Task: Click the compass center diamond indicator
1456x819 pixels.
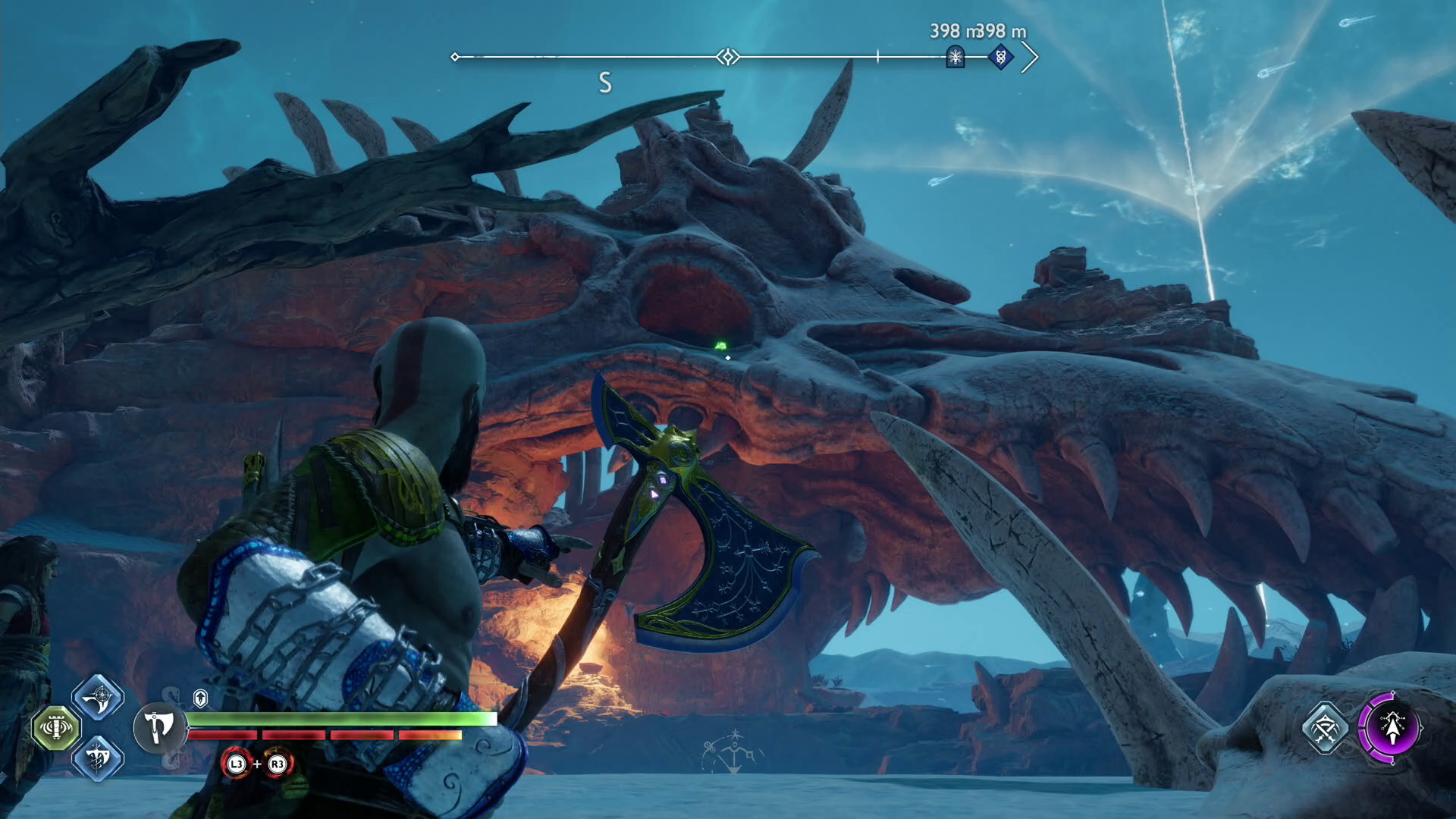Action: tap(728, 57)
